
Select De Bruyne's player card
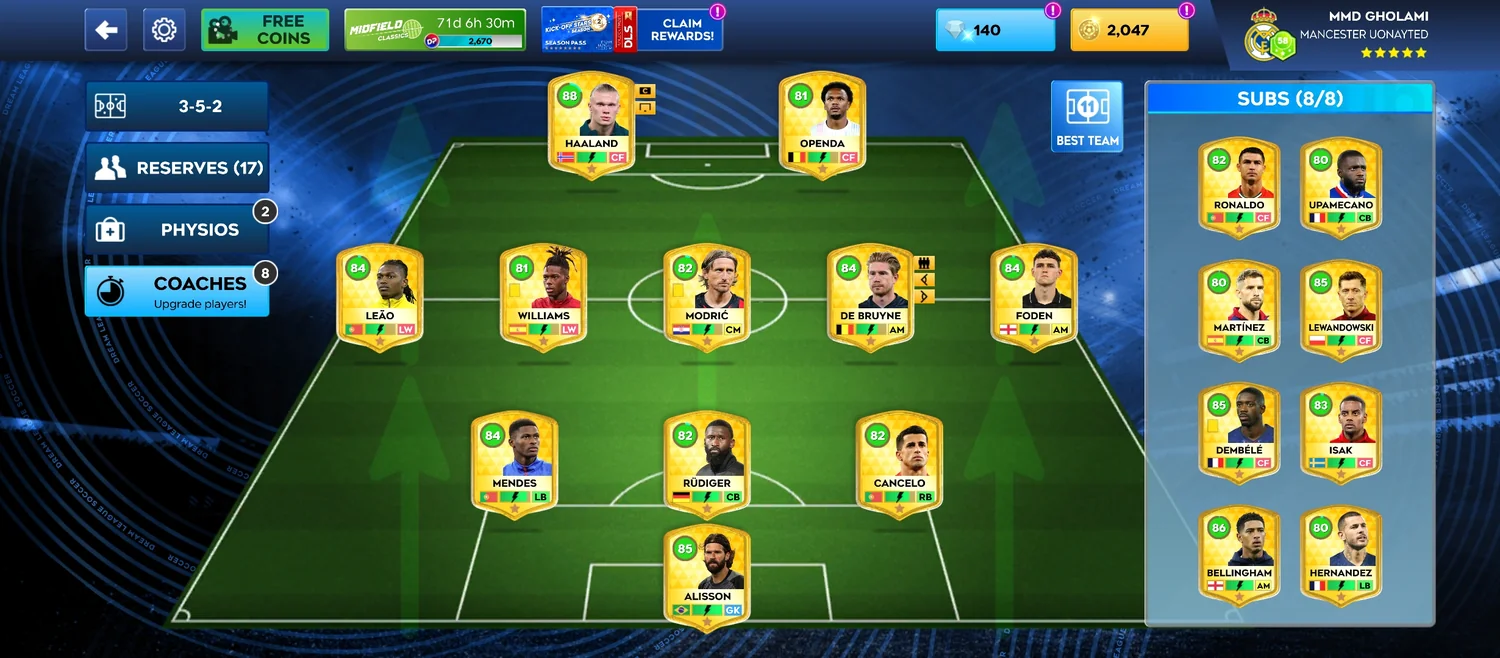870,297
